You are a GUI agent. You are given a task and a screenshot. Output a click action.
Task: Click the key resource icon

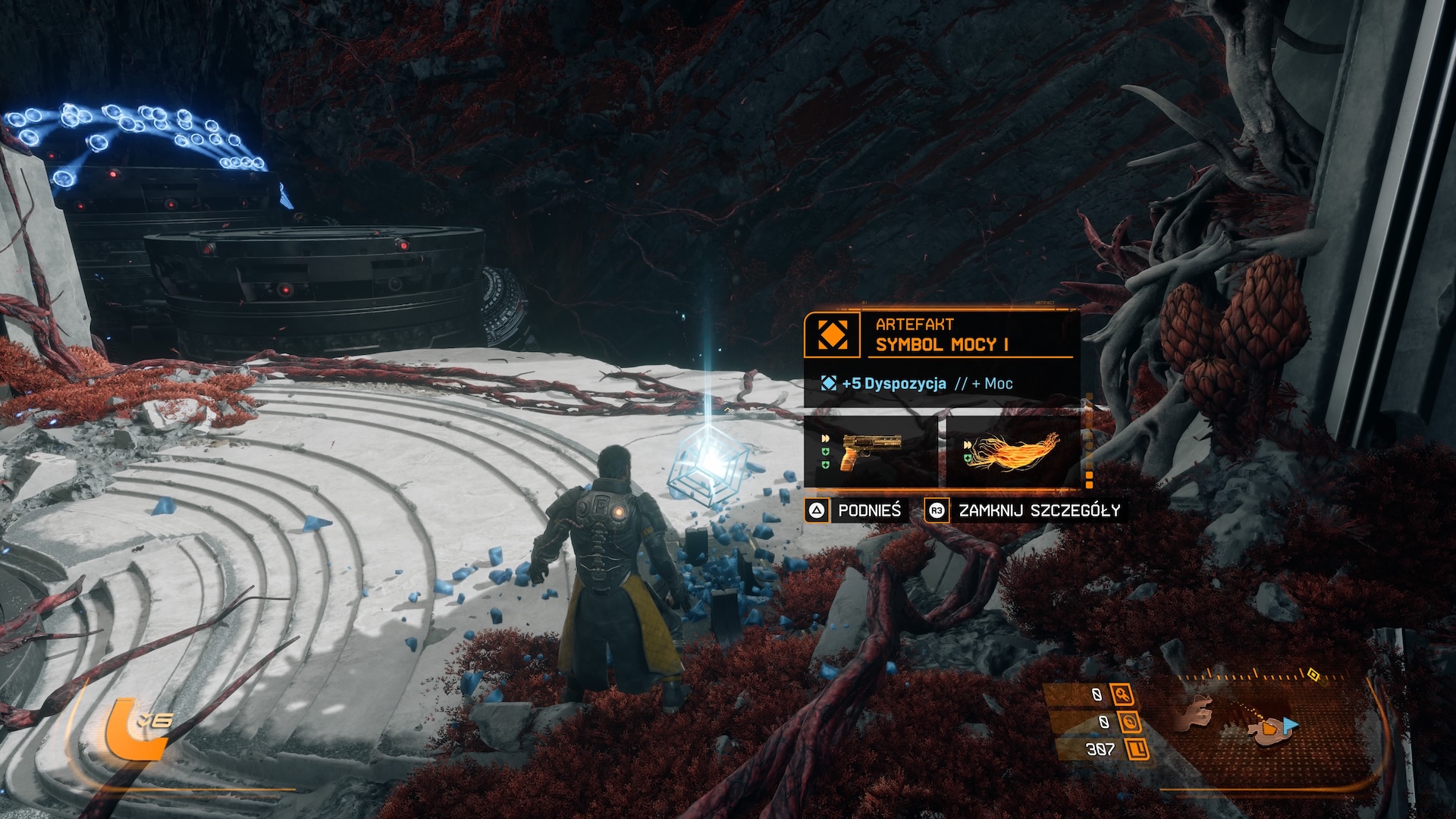pyautogui.click(x=1122, y=694)
